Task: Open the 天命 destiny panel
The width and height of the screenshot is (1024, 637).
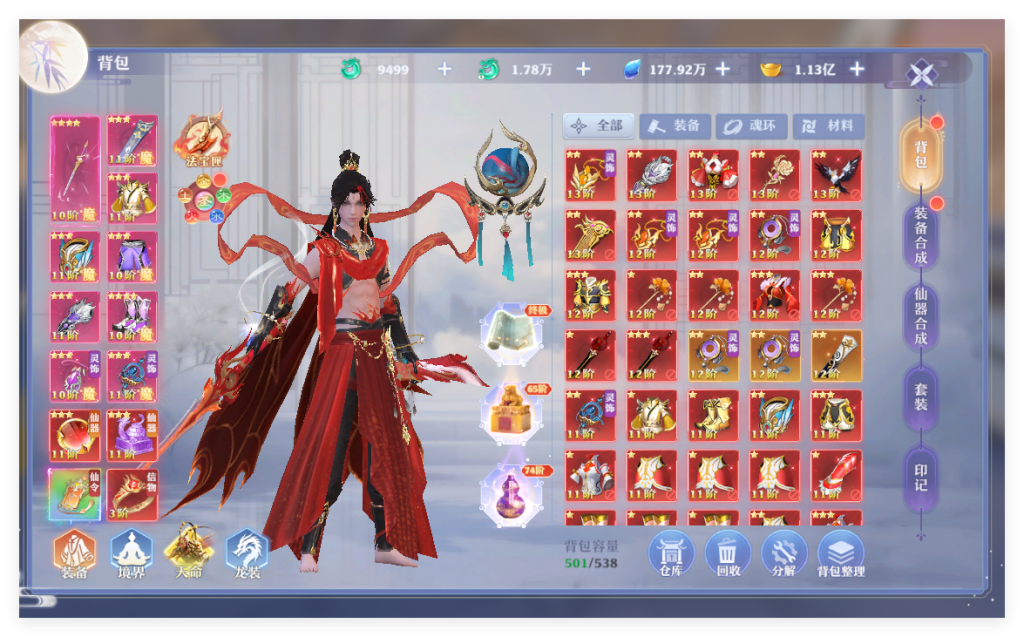Action: click(188, 551)
